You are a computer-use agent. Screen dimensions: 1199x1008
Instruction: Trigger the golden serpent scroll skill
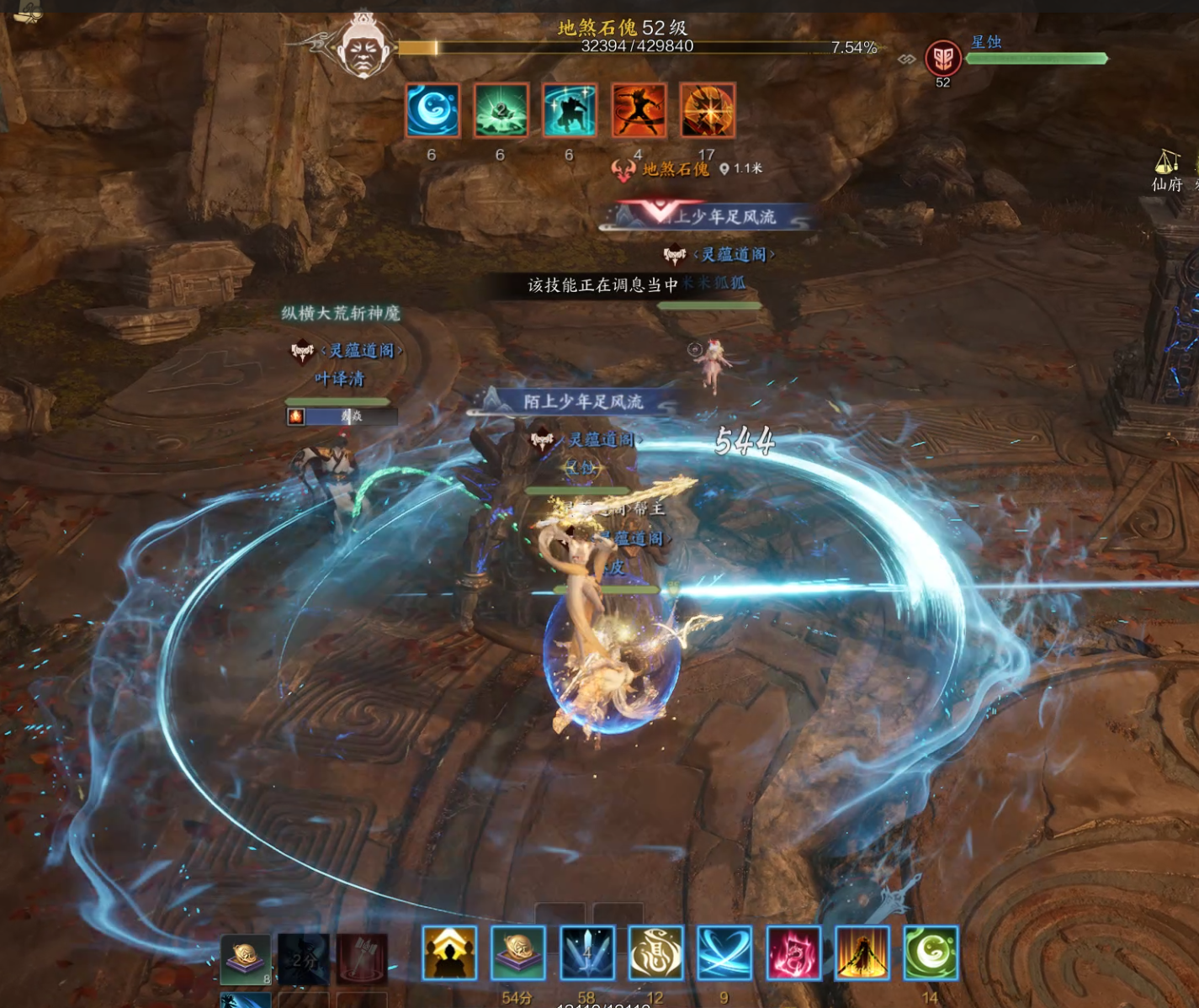[x=655, y=952]
